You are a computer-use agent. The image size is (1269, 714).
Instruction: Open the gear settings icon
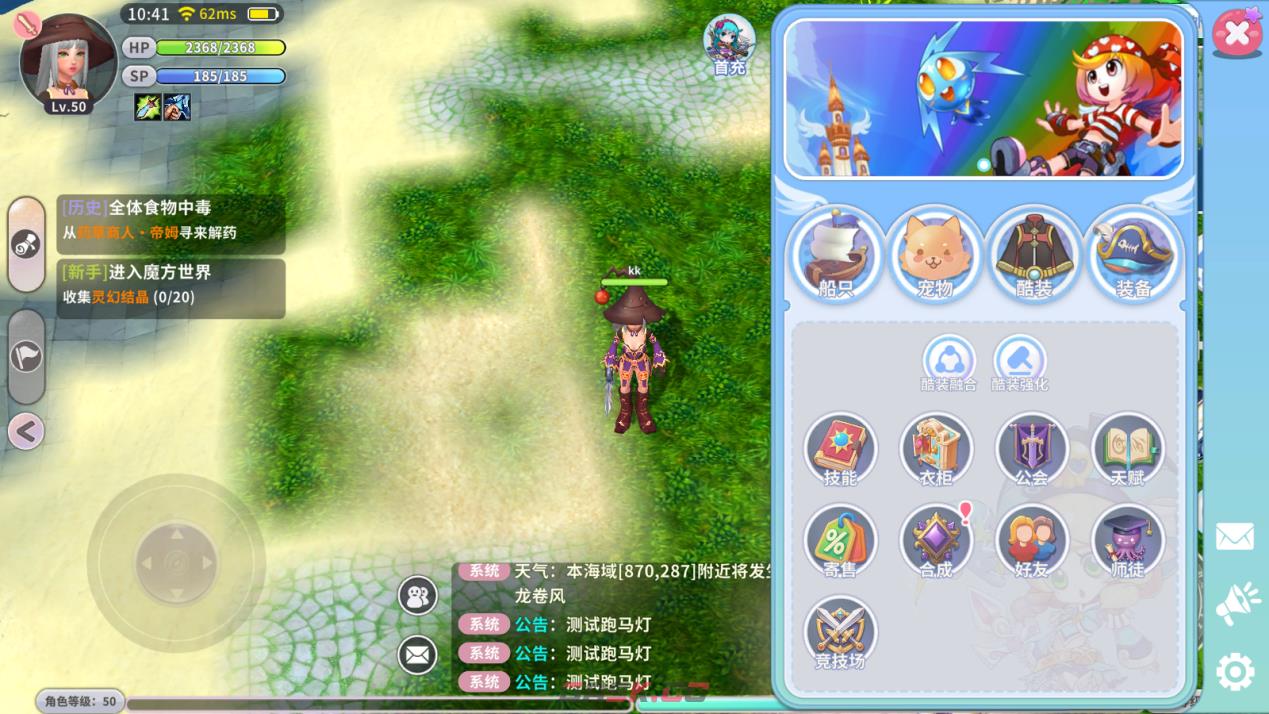pyautogui.click(x=1235, y=672)
